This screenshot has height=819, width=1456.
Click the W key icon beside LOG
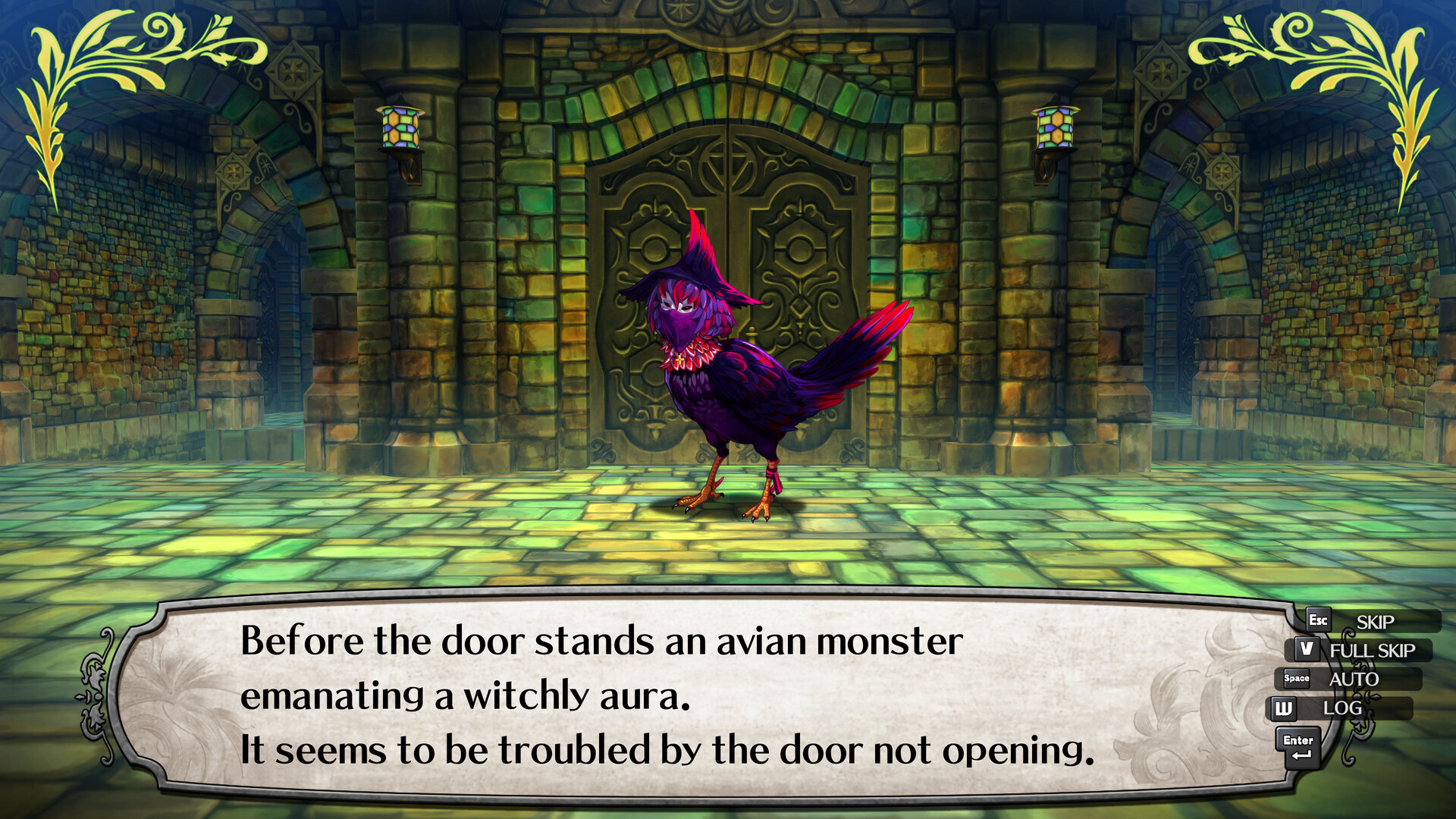(1284, 708)
